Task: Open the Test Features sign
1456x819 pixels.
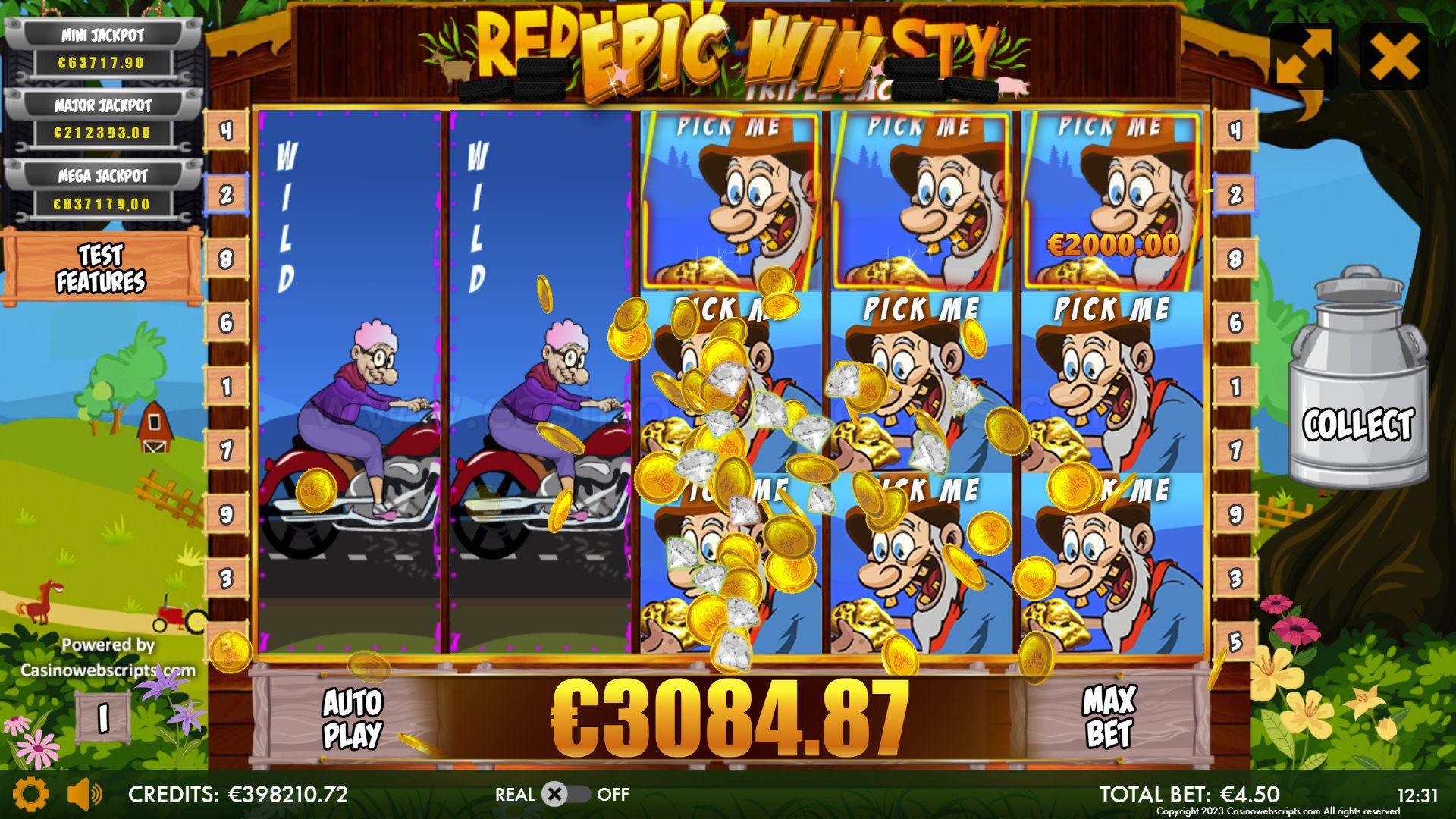Action: 101,268
